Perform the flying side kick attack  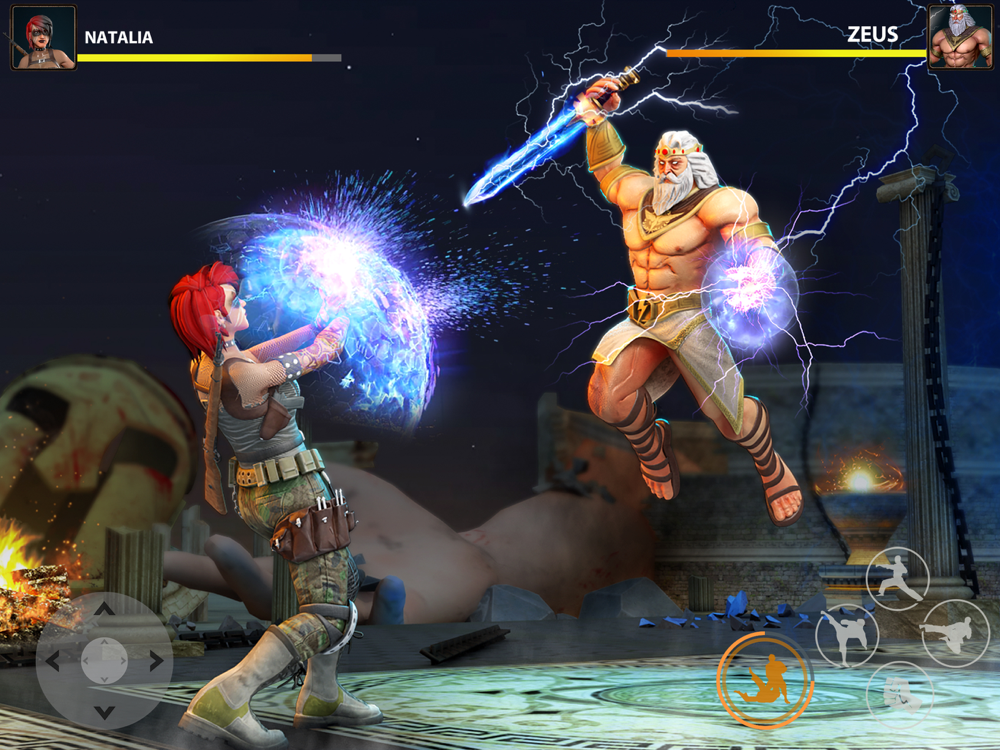954,633
